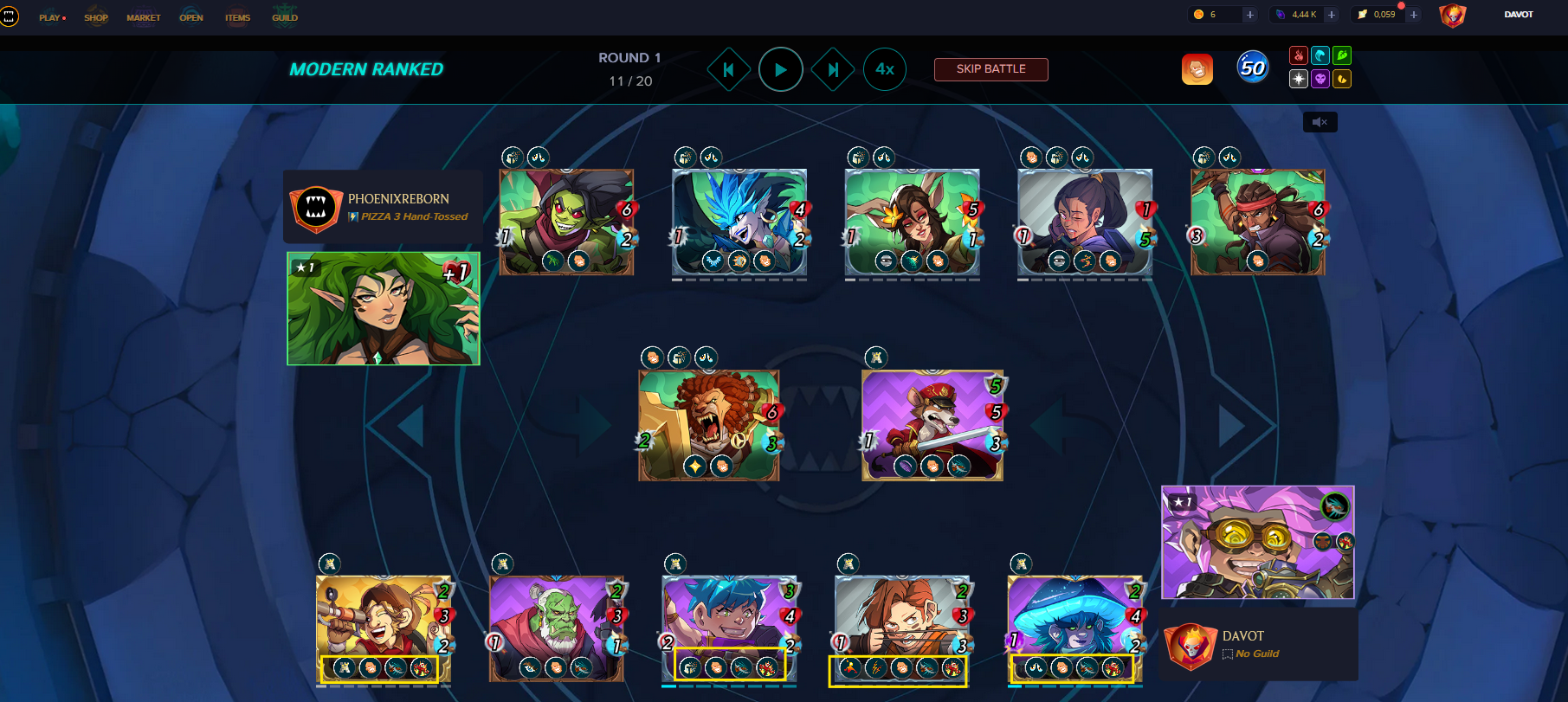
Task: Select the Dragon splinter element icon
Action: (x=1341, y=79)
